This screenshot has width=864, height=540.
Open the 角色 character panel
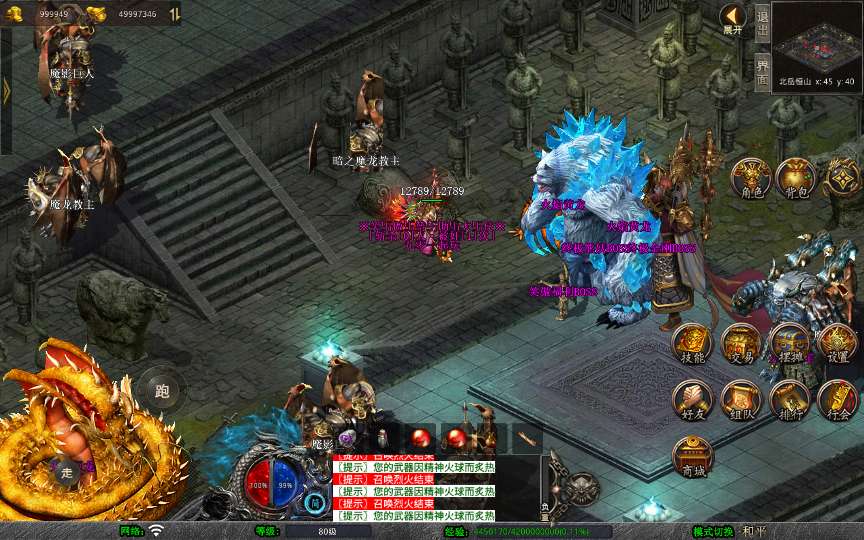tap(750, 177)
